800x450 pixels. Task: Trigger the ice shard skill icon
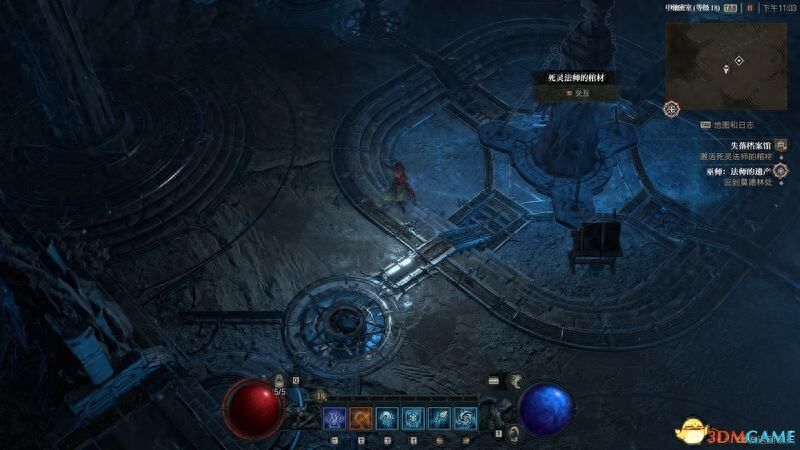[x=438, y=419]
